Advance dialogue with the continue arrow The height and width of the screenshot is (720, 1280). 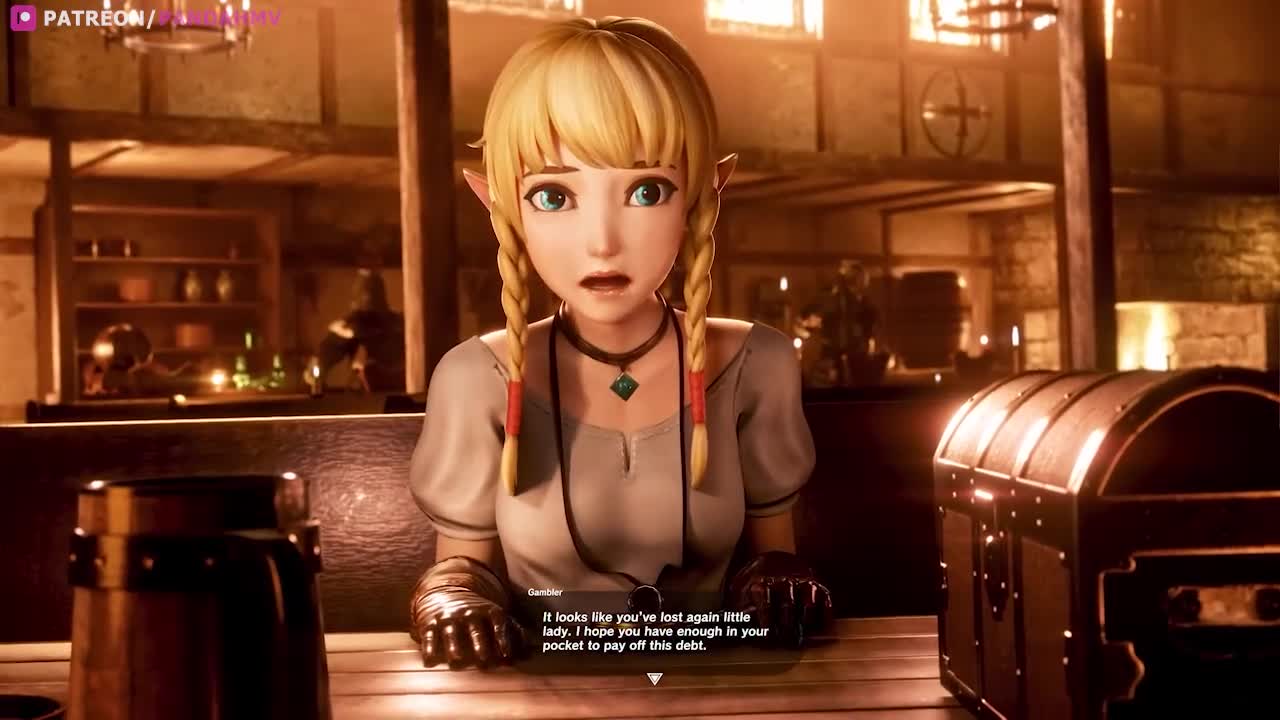654,679
